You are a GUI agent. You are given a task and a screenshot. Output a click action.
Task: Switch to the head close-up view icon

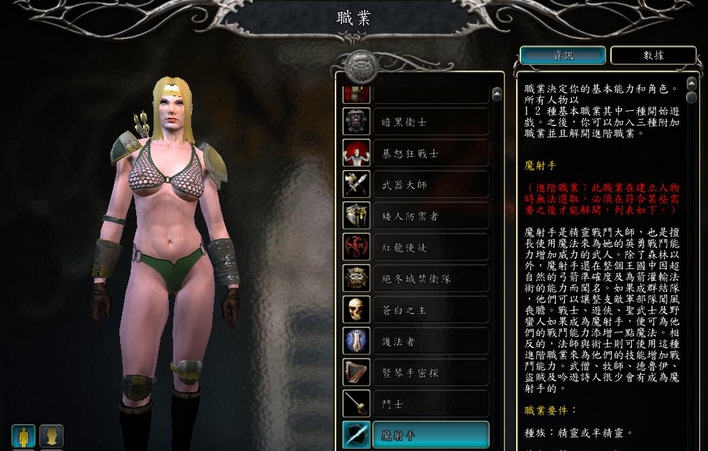pos(51,436)
